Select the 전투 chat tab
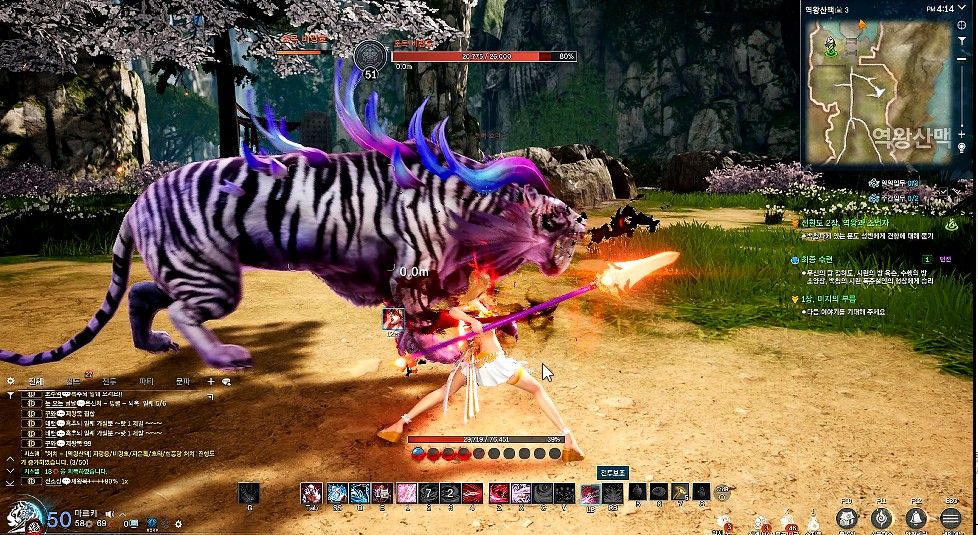 [x=109, y=381]
